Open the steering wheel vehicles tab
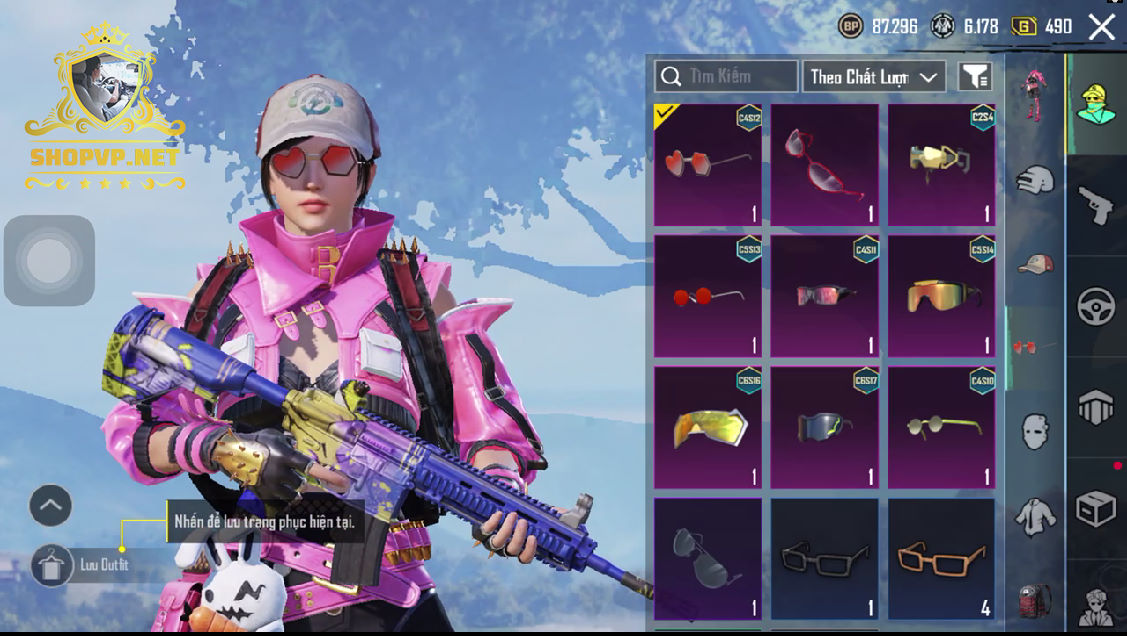Screen dimensions: 1127x636 point(1096,307)
